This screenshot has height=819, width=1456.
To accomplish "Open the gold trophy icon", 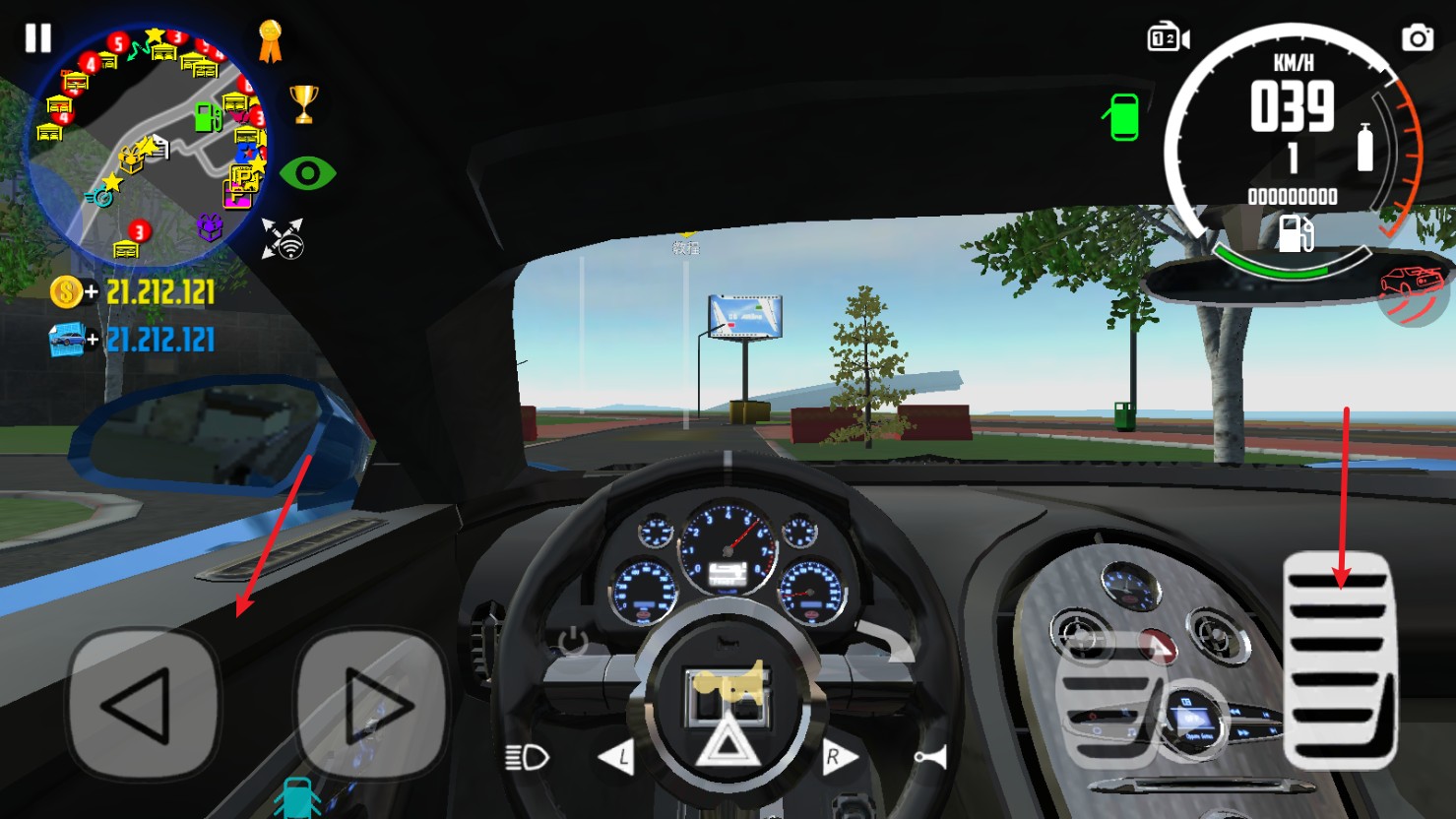I will click(303, 103).
